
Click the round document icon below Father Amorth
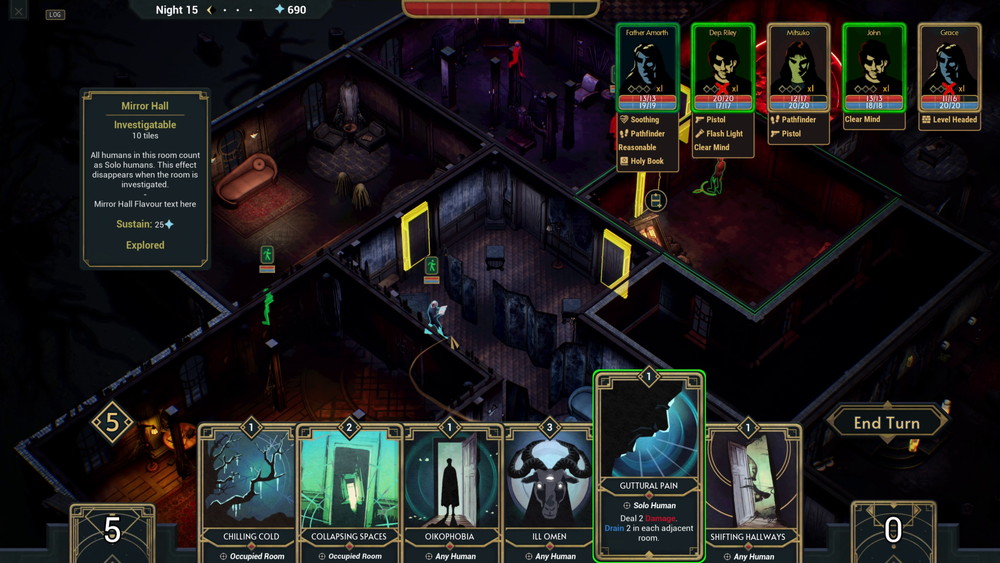click(656, 201)
